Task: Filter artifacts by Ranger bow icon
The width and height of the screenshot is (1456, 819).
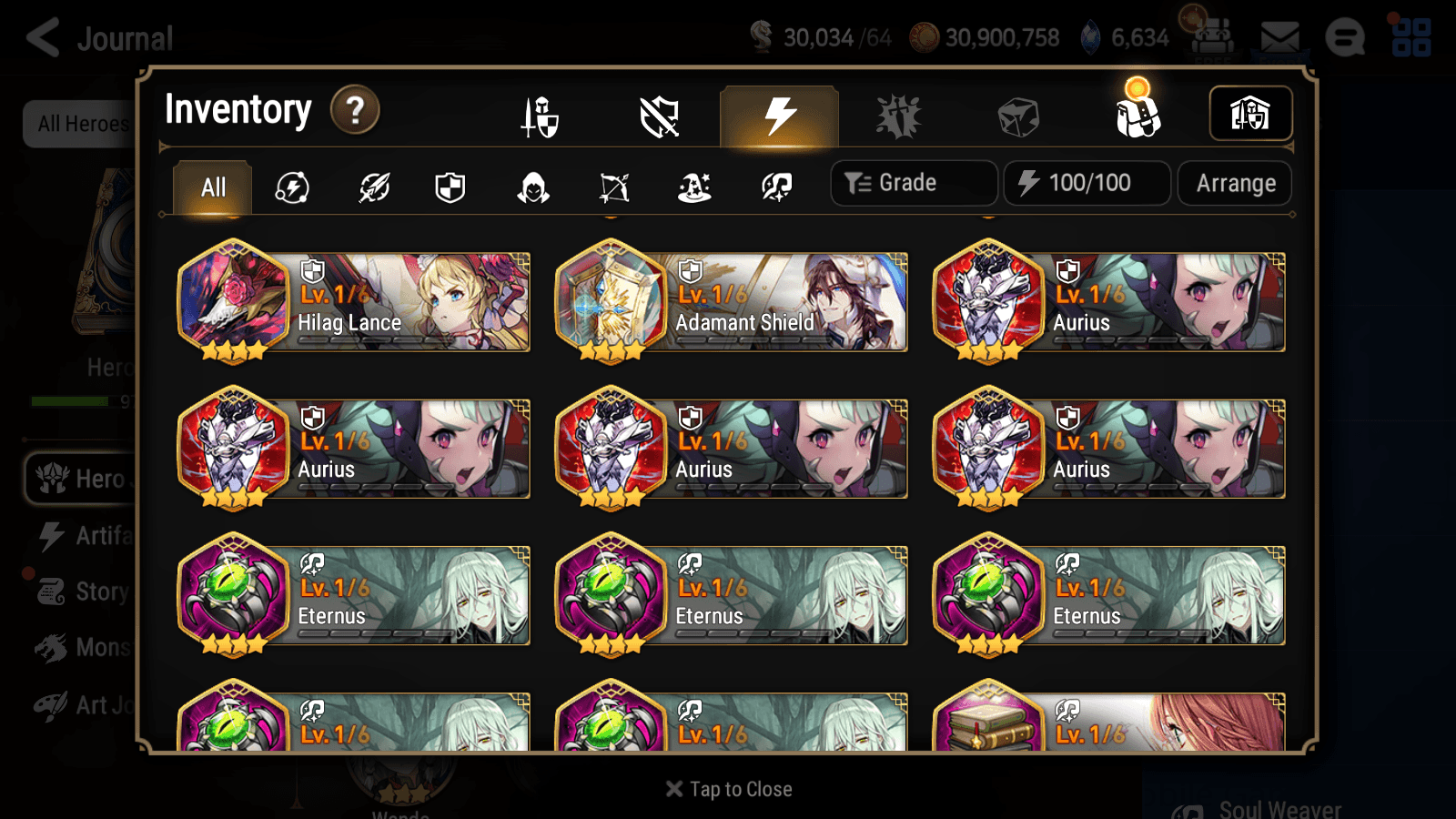Action: coord(612,187)
